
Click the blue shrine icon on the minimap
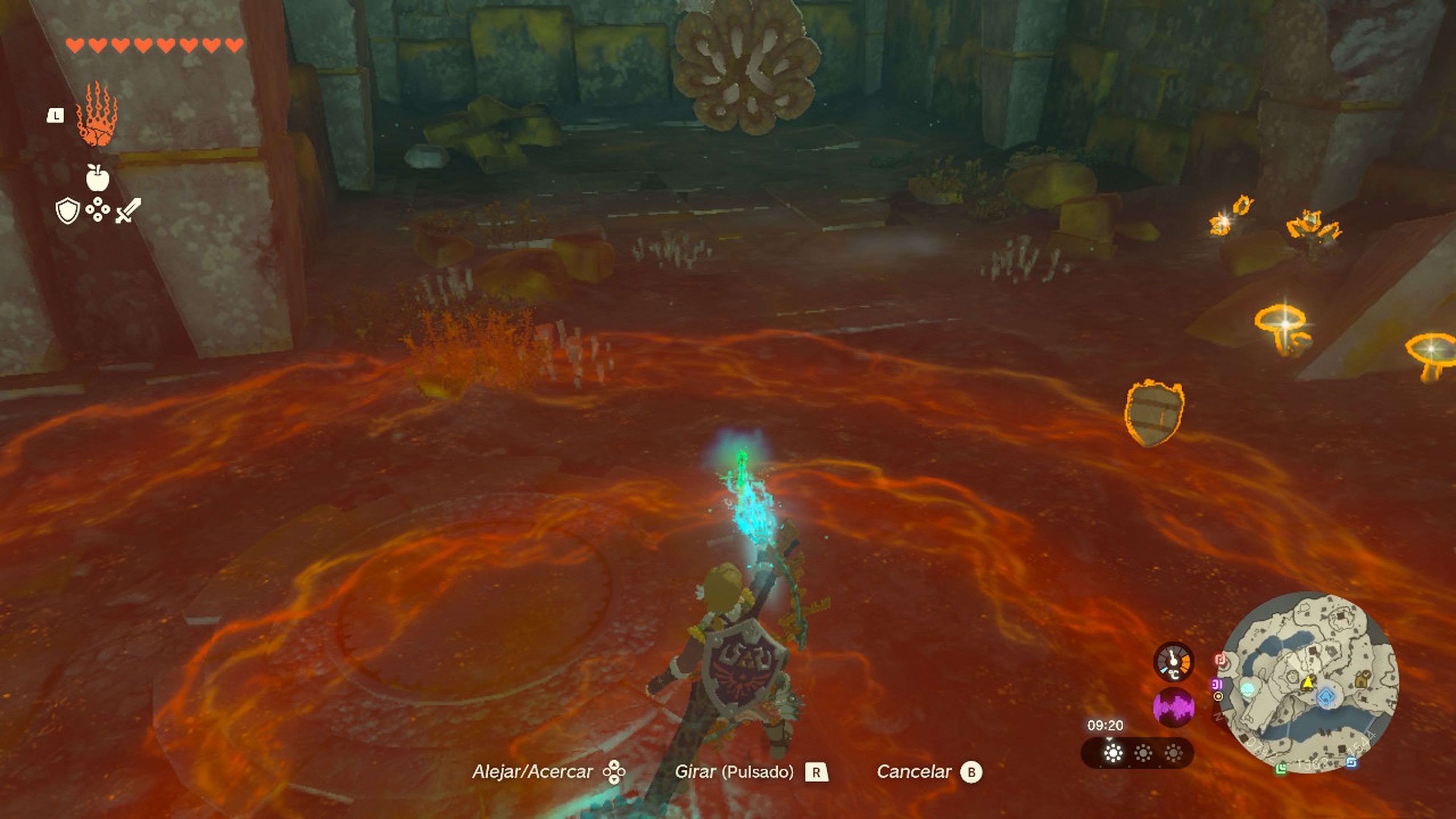(x=1326, y=698)
